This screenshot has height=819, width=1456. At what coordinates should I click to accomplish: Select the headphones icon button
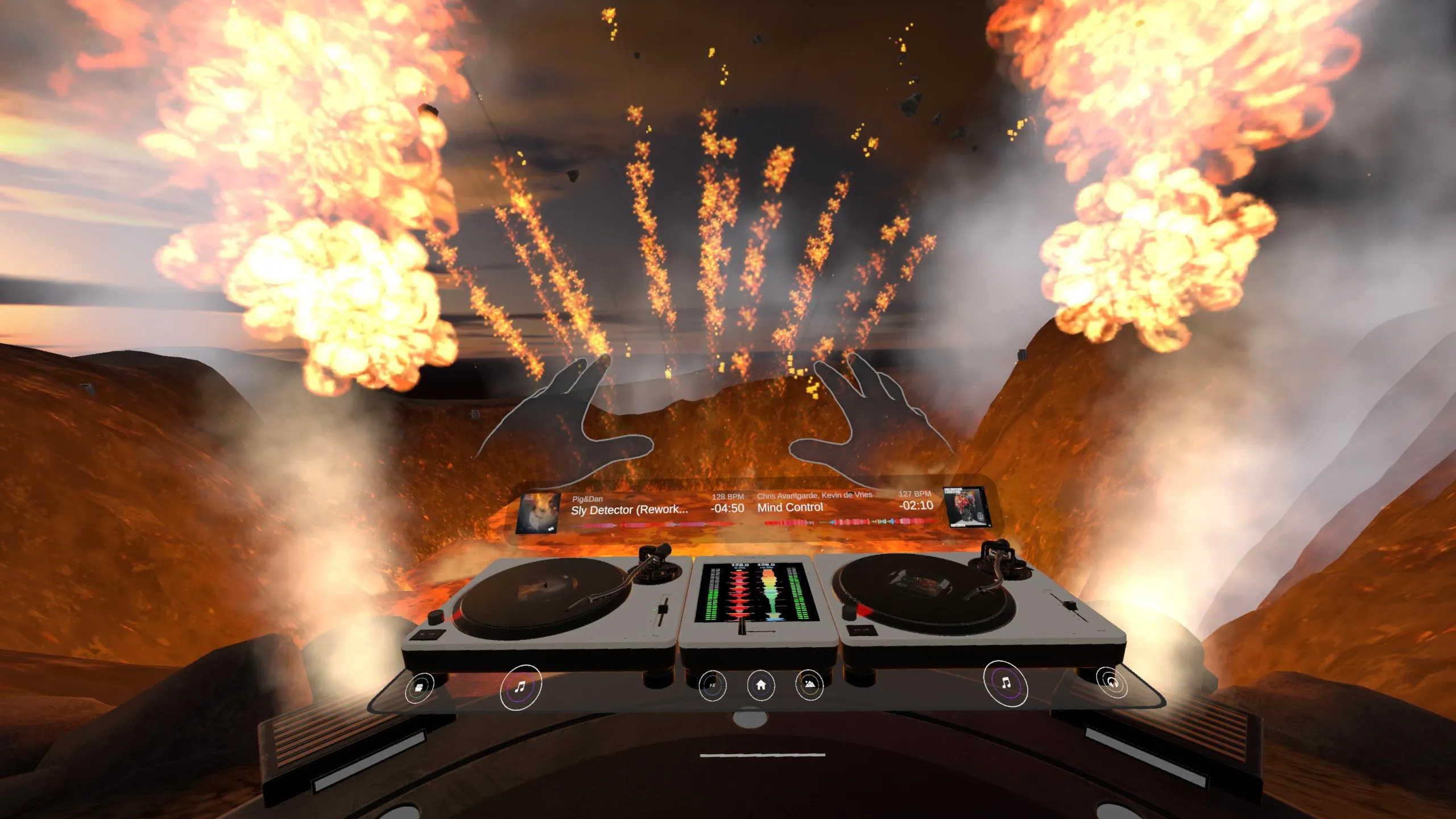click(x=1112, y=681)
